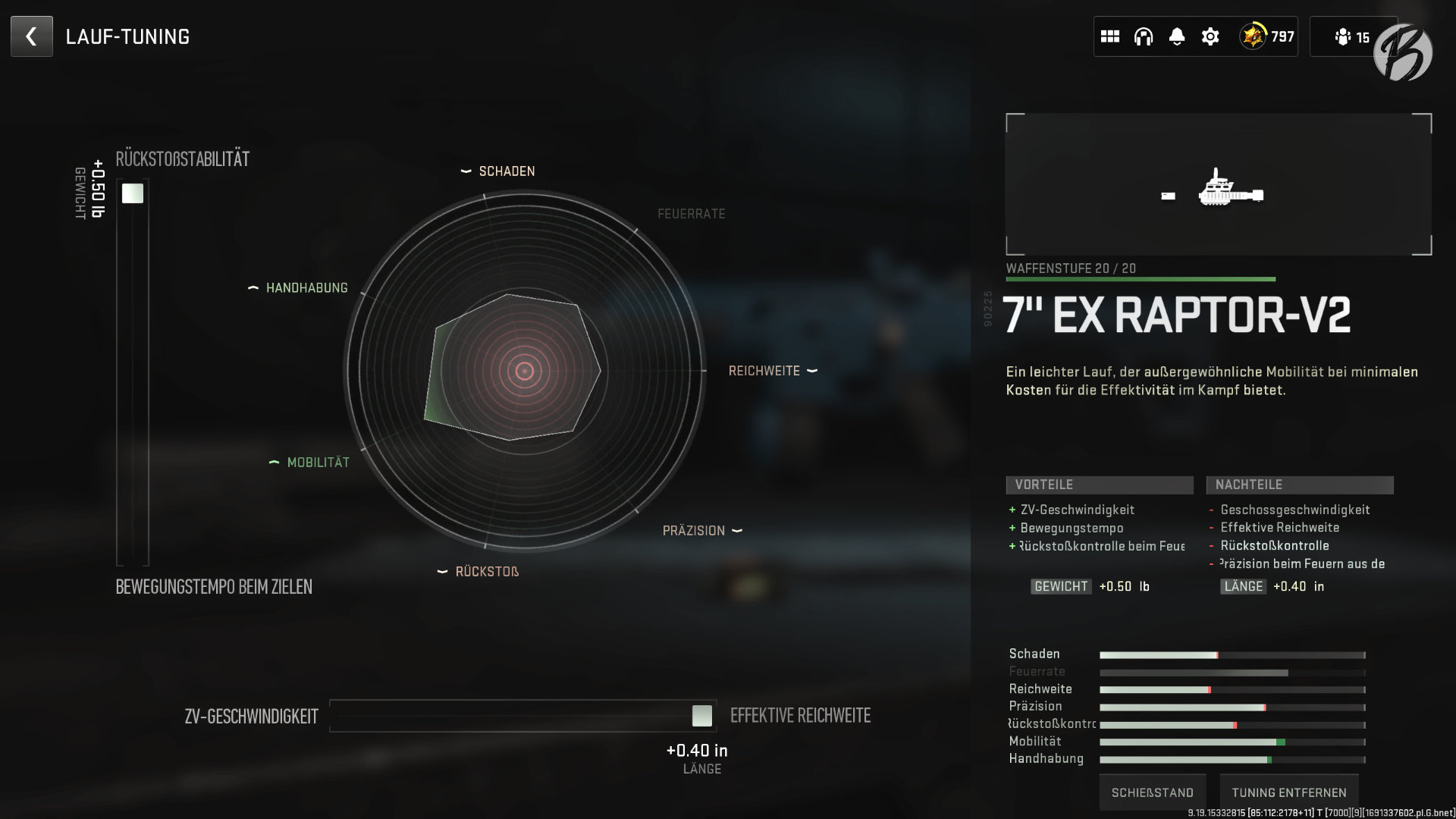Click the VORTEILE section header
1456x819 pixels.
[1100, 484]
